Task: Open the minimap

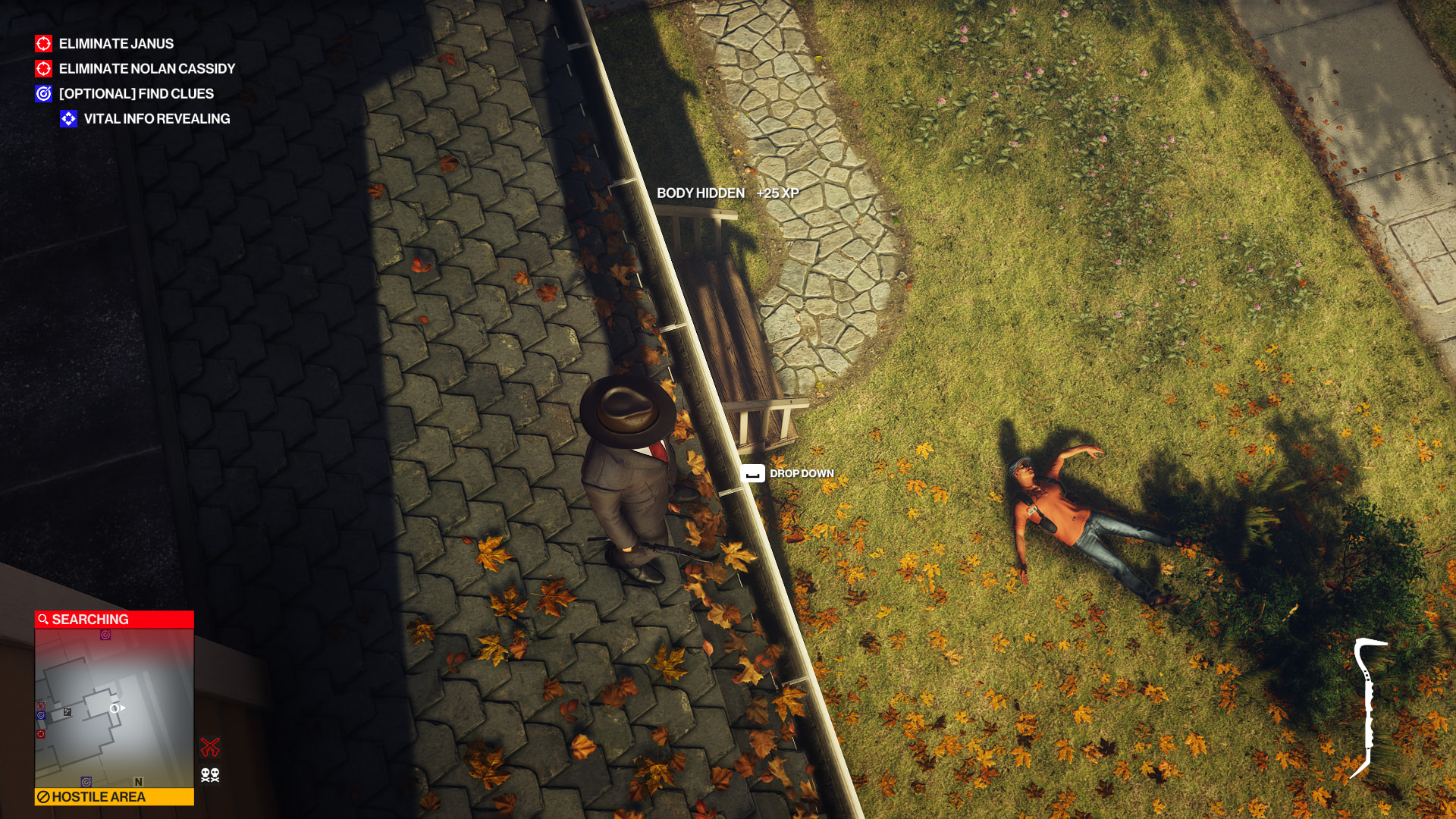Action: point(114,708)
